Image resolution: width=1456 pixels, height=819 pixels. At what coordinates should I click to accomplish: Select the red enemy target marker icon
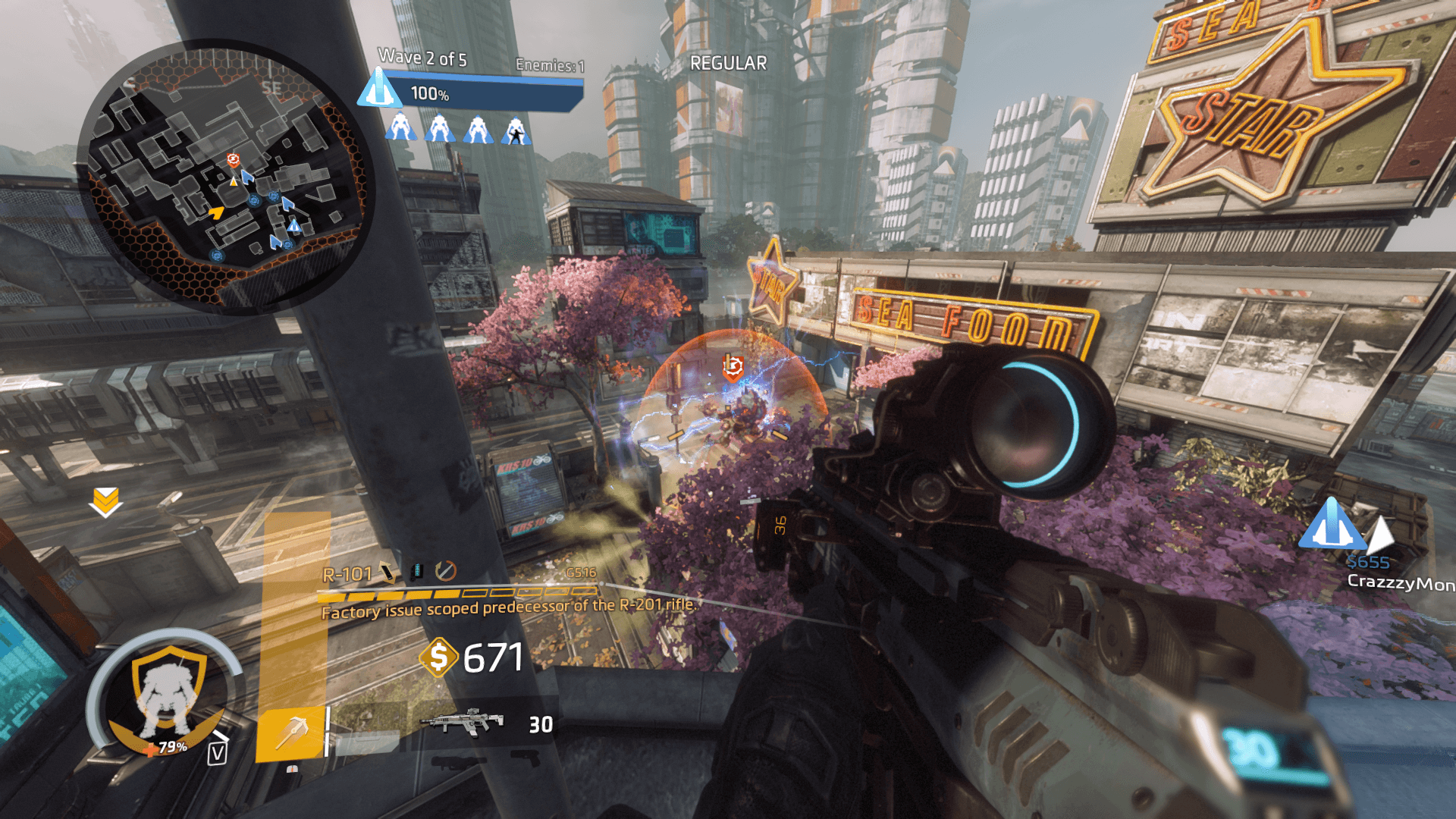[x=733, y=367]
